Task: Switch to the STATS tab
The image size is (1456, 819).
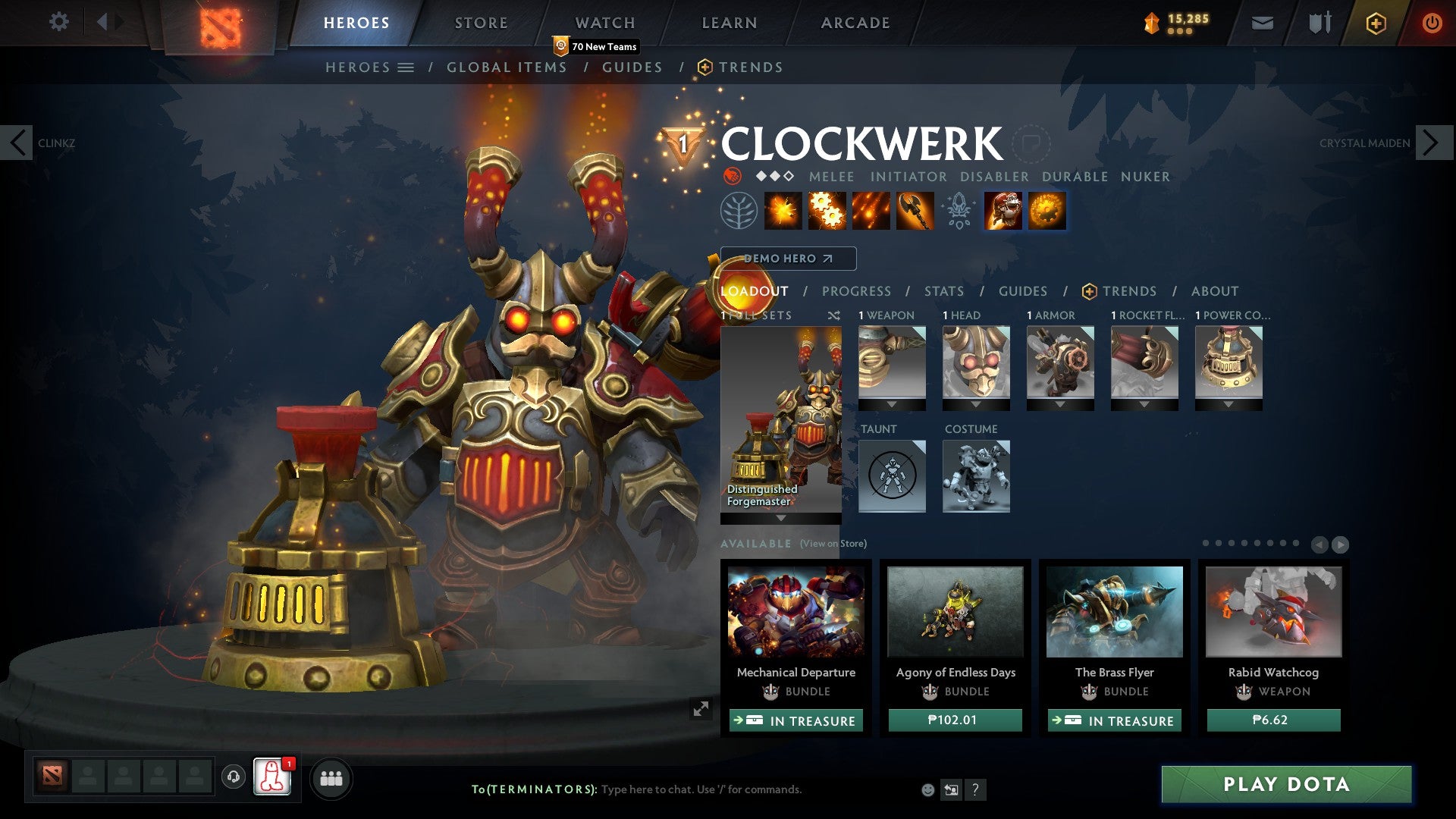Action: click(x=943, y=290)
